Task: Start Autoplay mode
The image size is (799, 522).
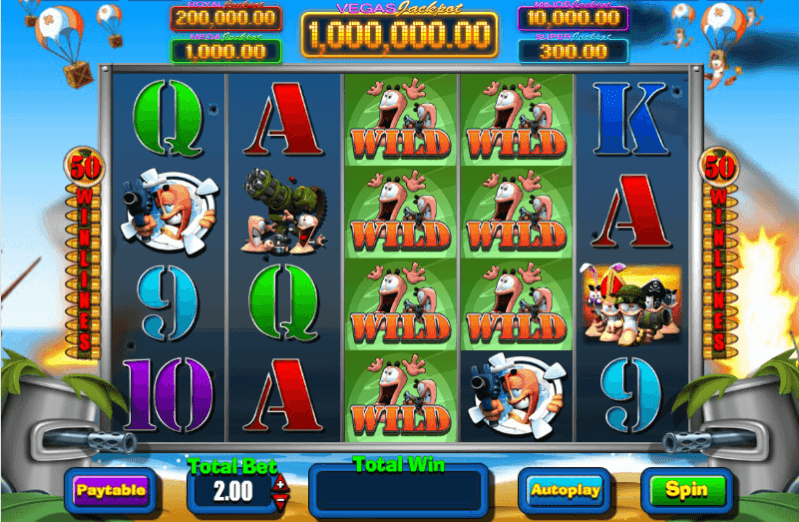Action: (x=565, y=490)
